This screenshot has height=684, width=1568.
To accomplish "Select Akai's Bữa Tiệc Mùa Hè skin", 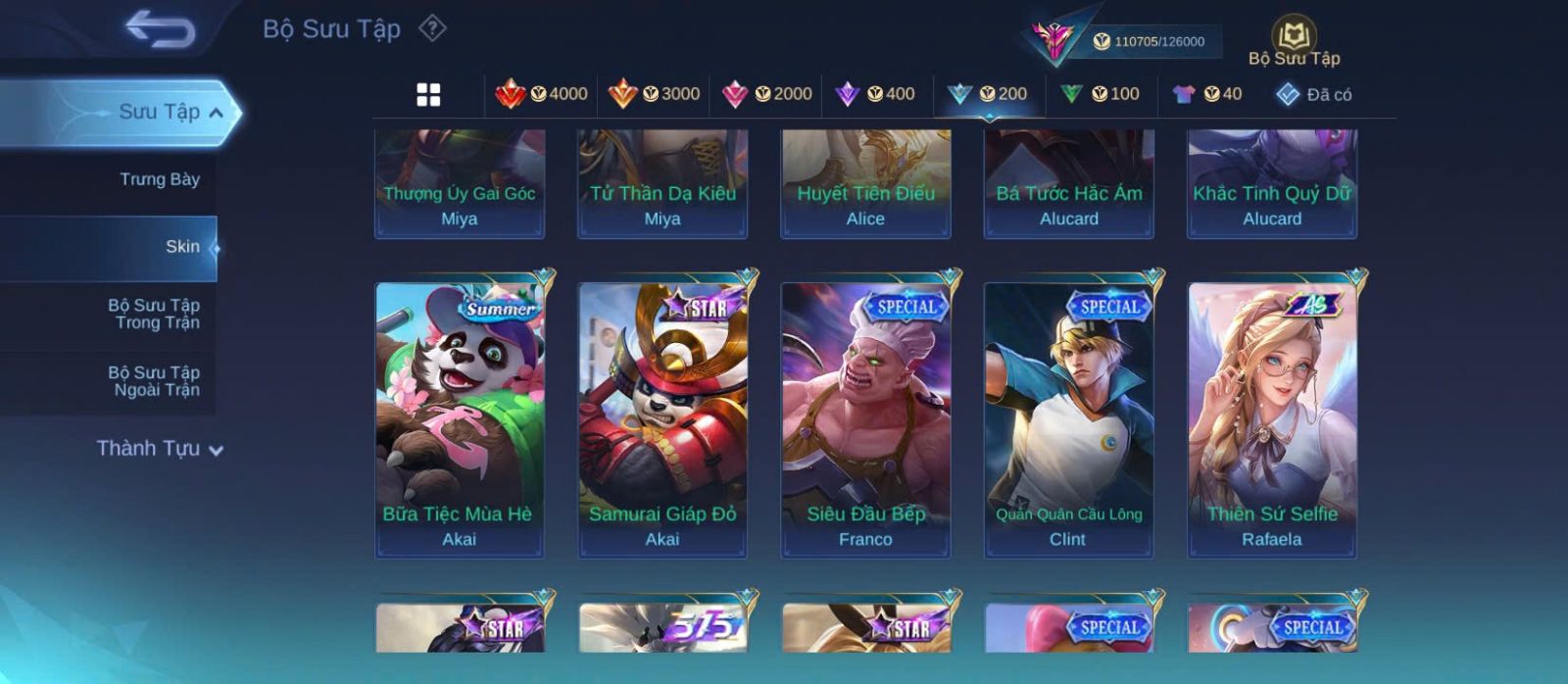I will 459,419.
